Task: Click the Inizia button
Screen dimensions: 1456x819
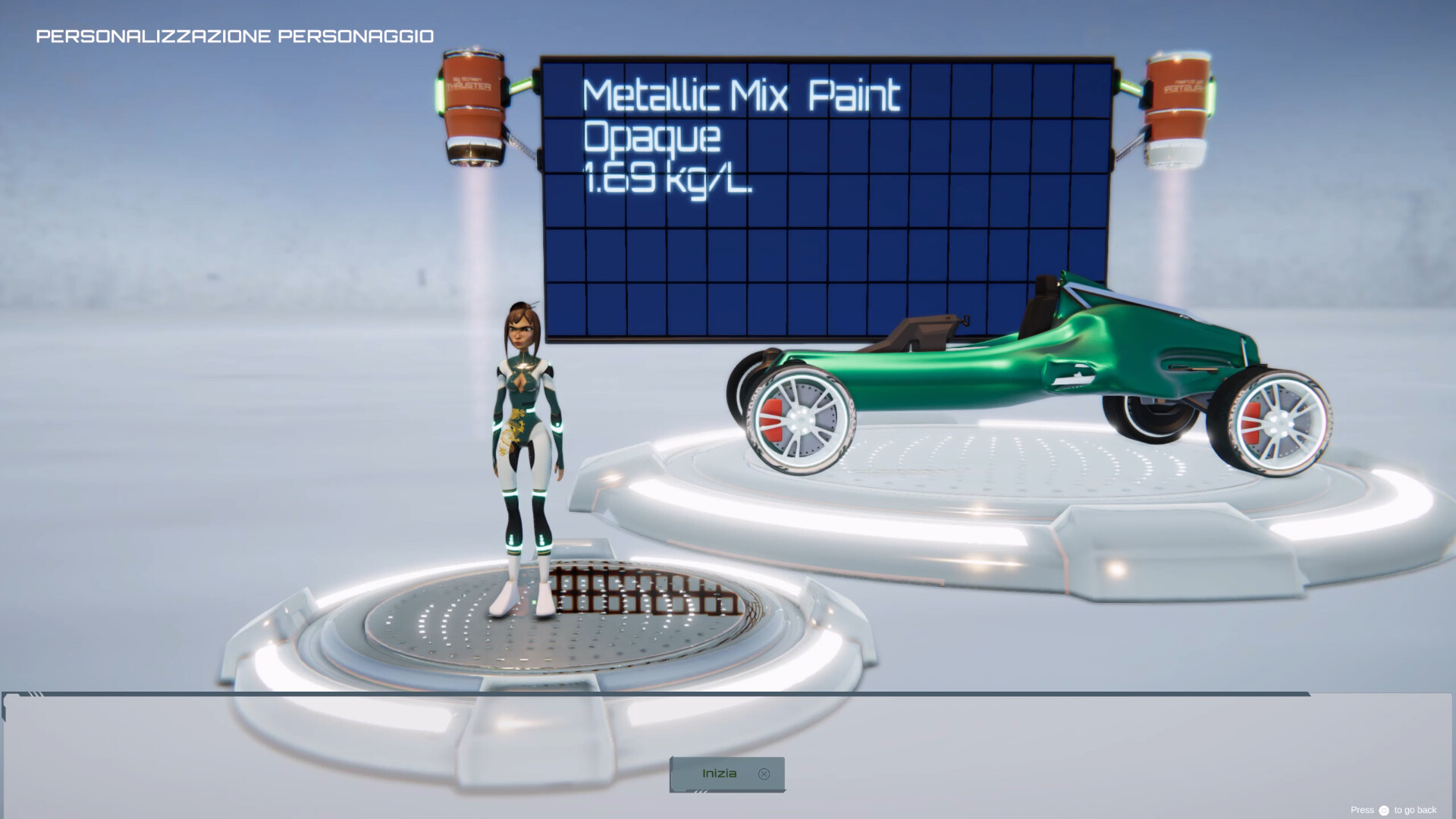Action: pos(726,774)
